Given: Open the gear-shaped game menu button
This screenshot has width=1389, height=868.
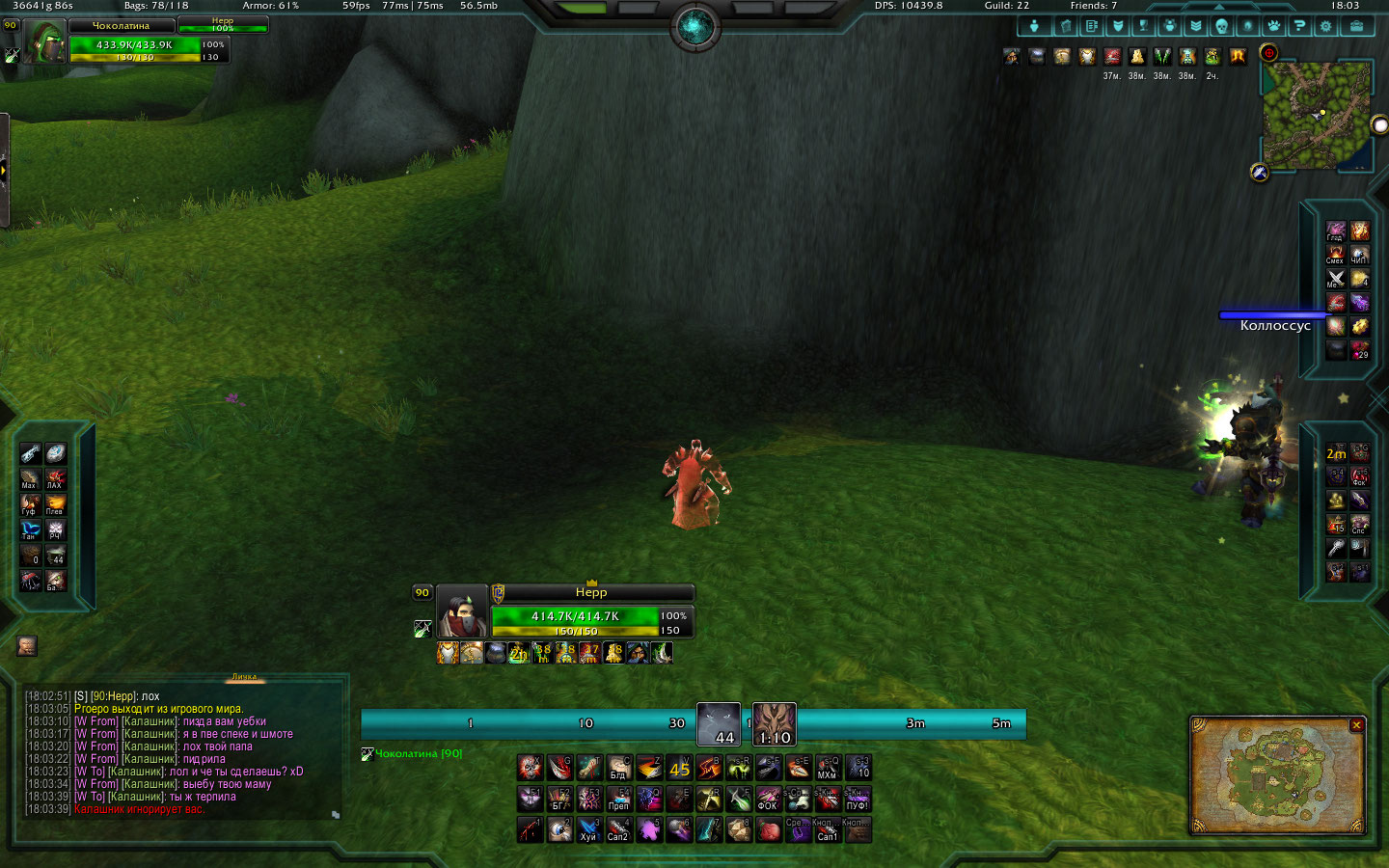Looking at the screenshot, I should (1326, 26).
